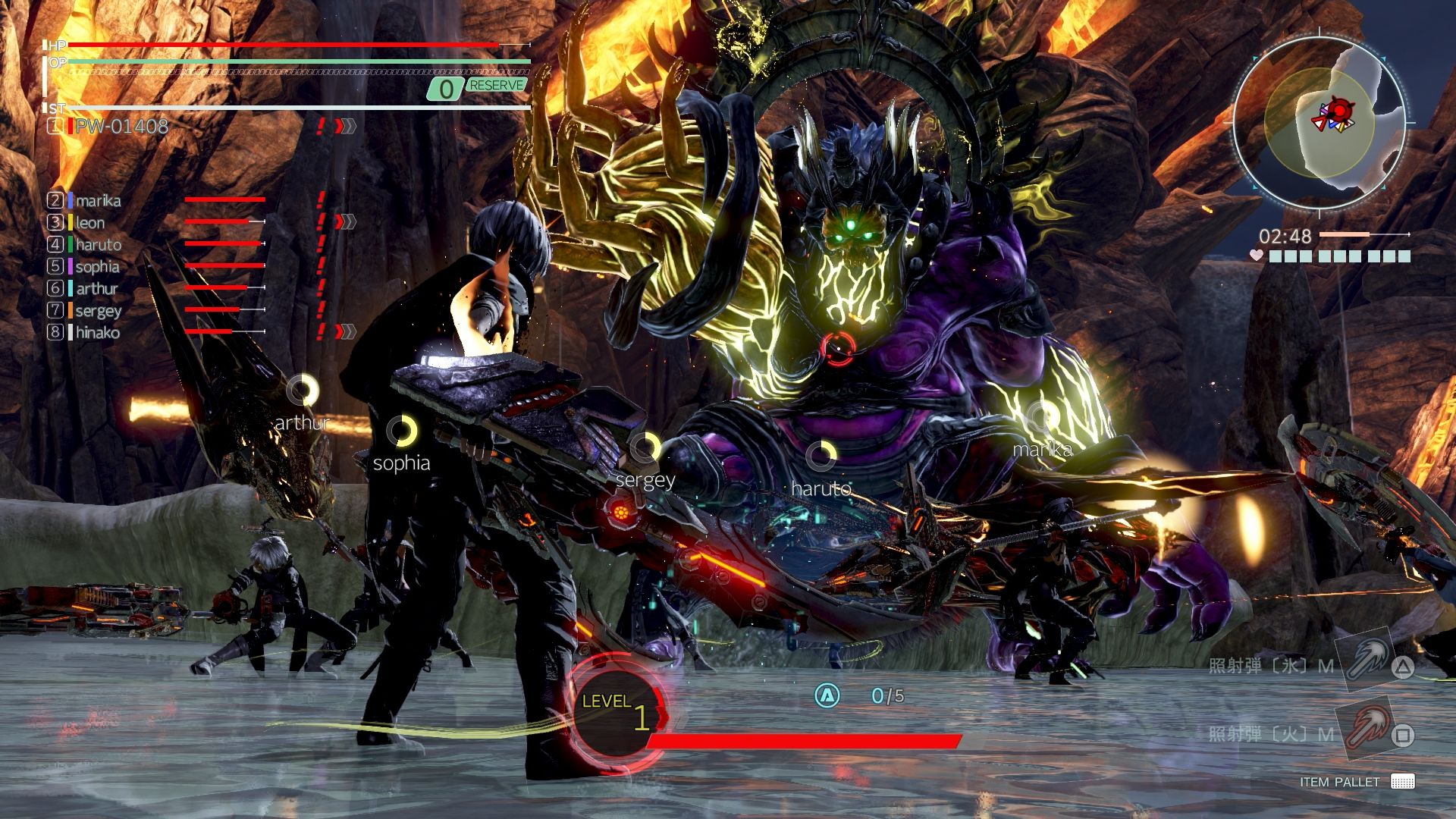Select hinaka in the party list
1456x819 pixels.
(x=97, y=333)
